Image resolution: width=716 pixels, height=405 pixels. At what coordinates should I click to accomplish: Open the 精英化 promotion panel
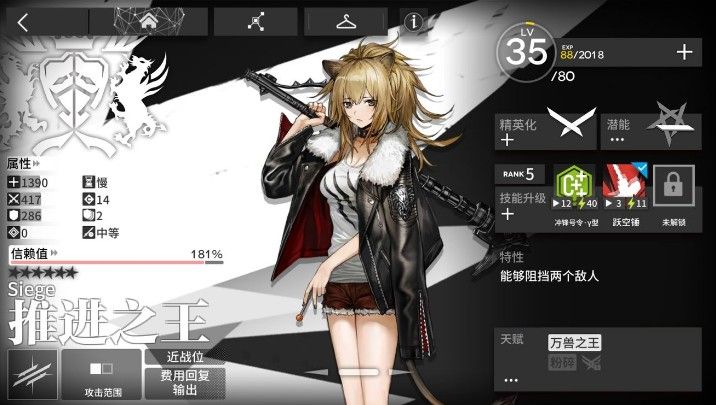(x=544, y=131)
